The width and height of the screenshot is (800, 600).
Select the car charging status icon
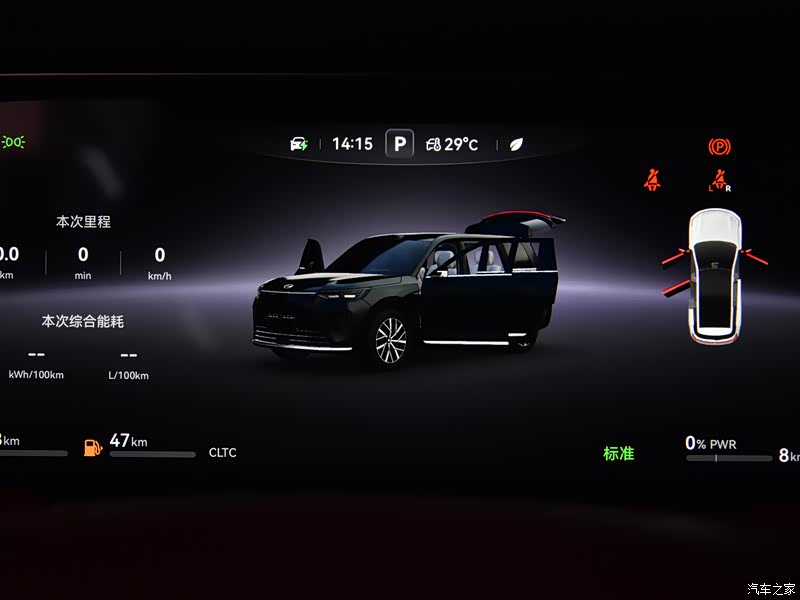pyautogui.click(x=299, y=144)
